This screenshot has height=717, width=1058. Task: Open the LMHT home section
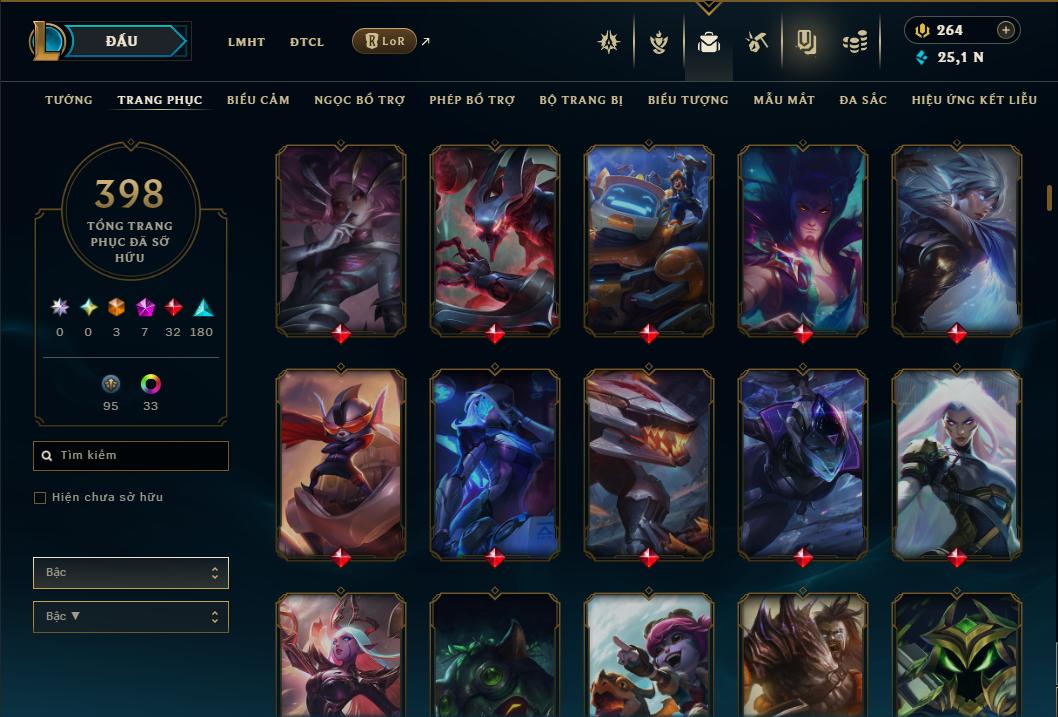point(246,42)
